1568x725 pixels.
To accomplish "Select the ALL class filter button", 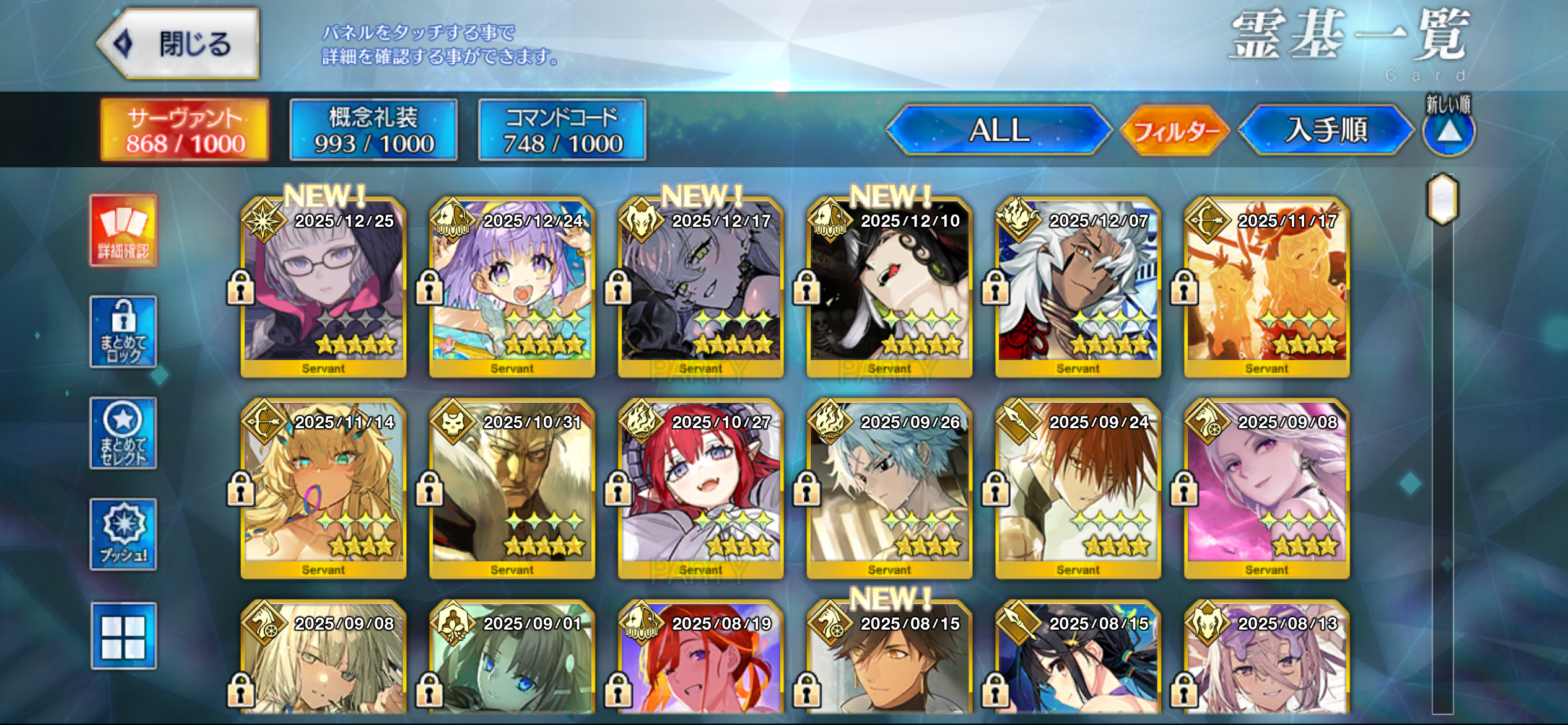I will click(x=999, y=130).
